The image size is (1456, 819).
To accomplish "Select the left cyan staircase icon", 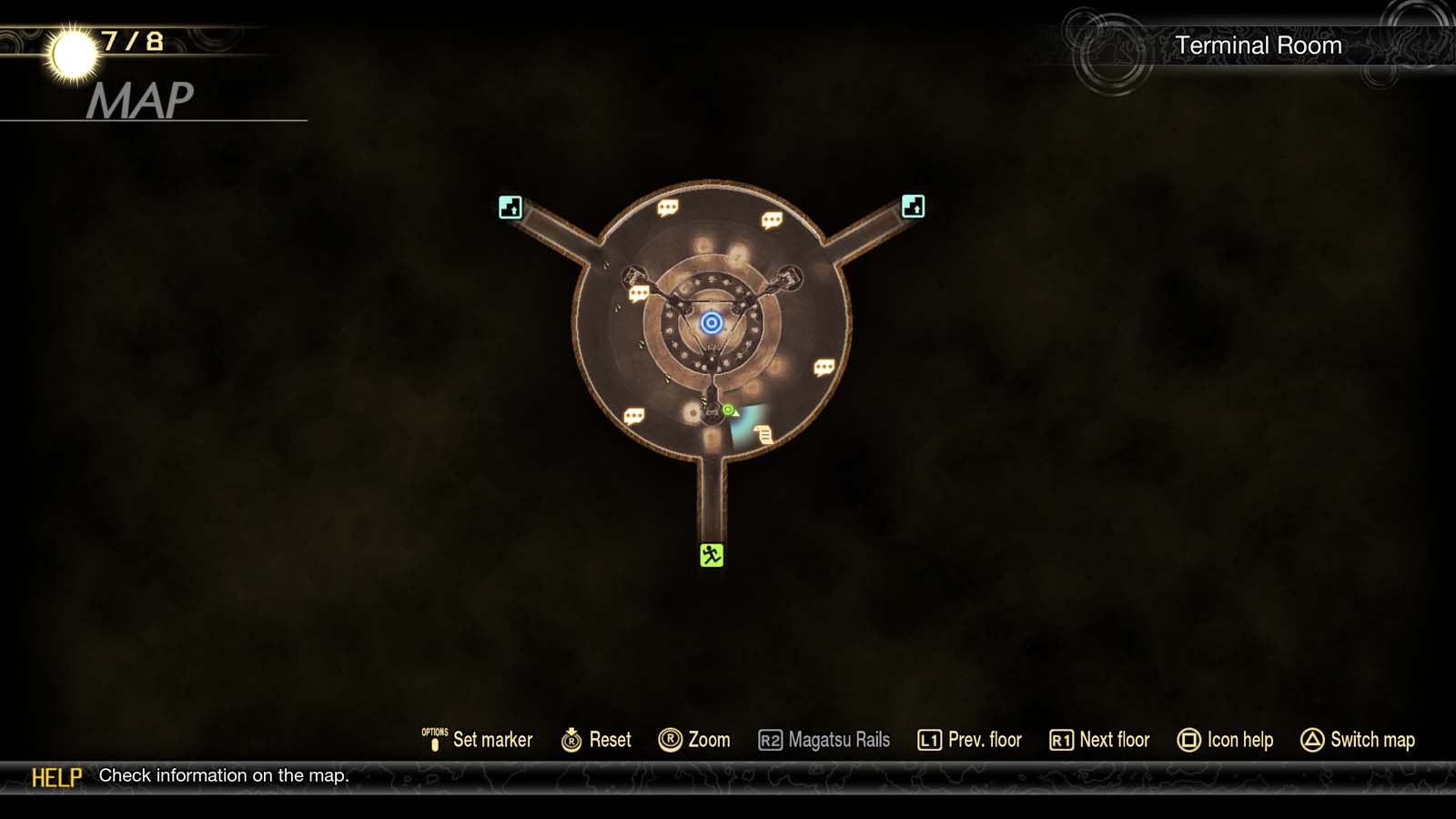I will [510, 208].
